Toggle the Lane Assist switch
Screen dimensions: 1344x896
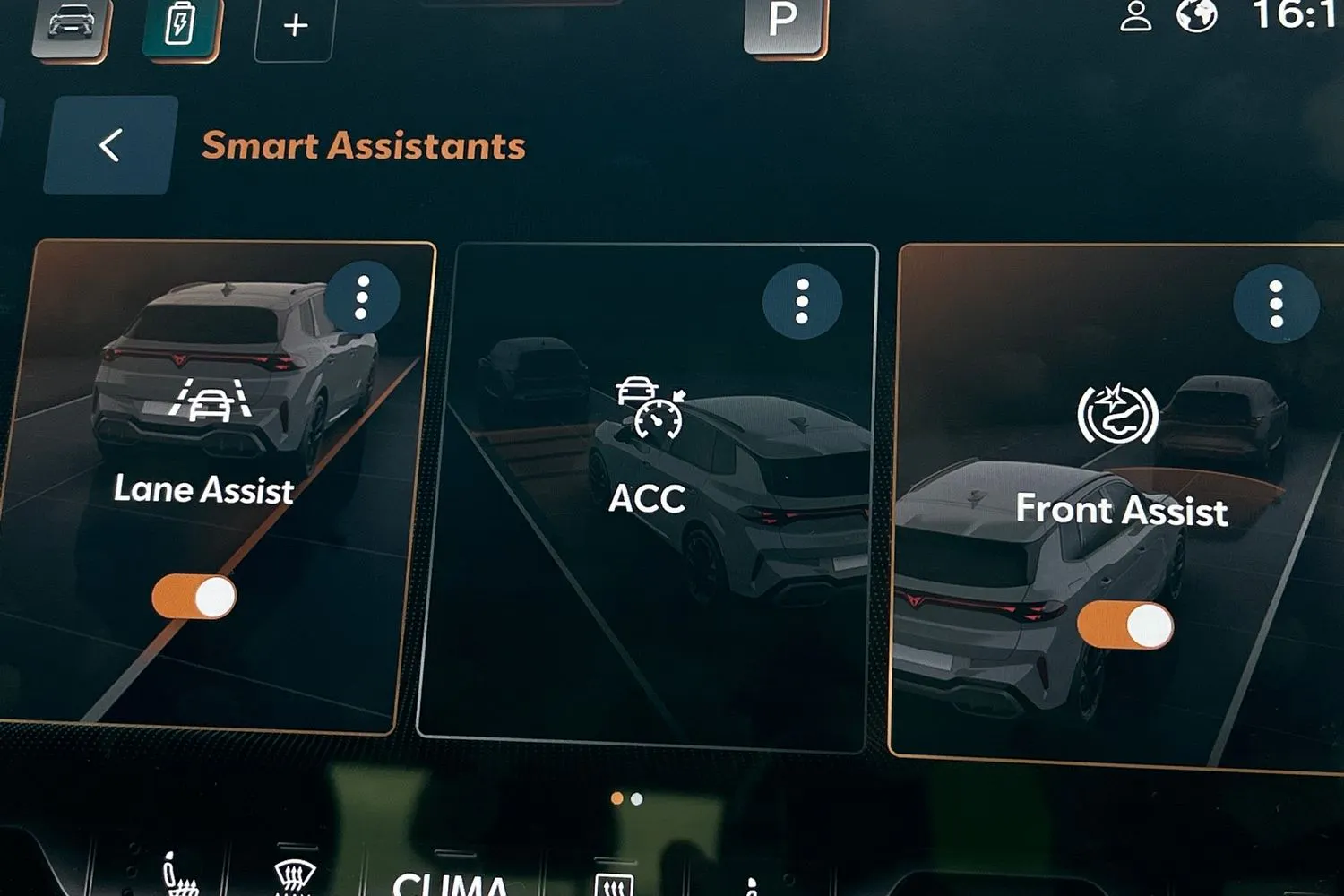point(194,597)
